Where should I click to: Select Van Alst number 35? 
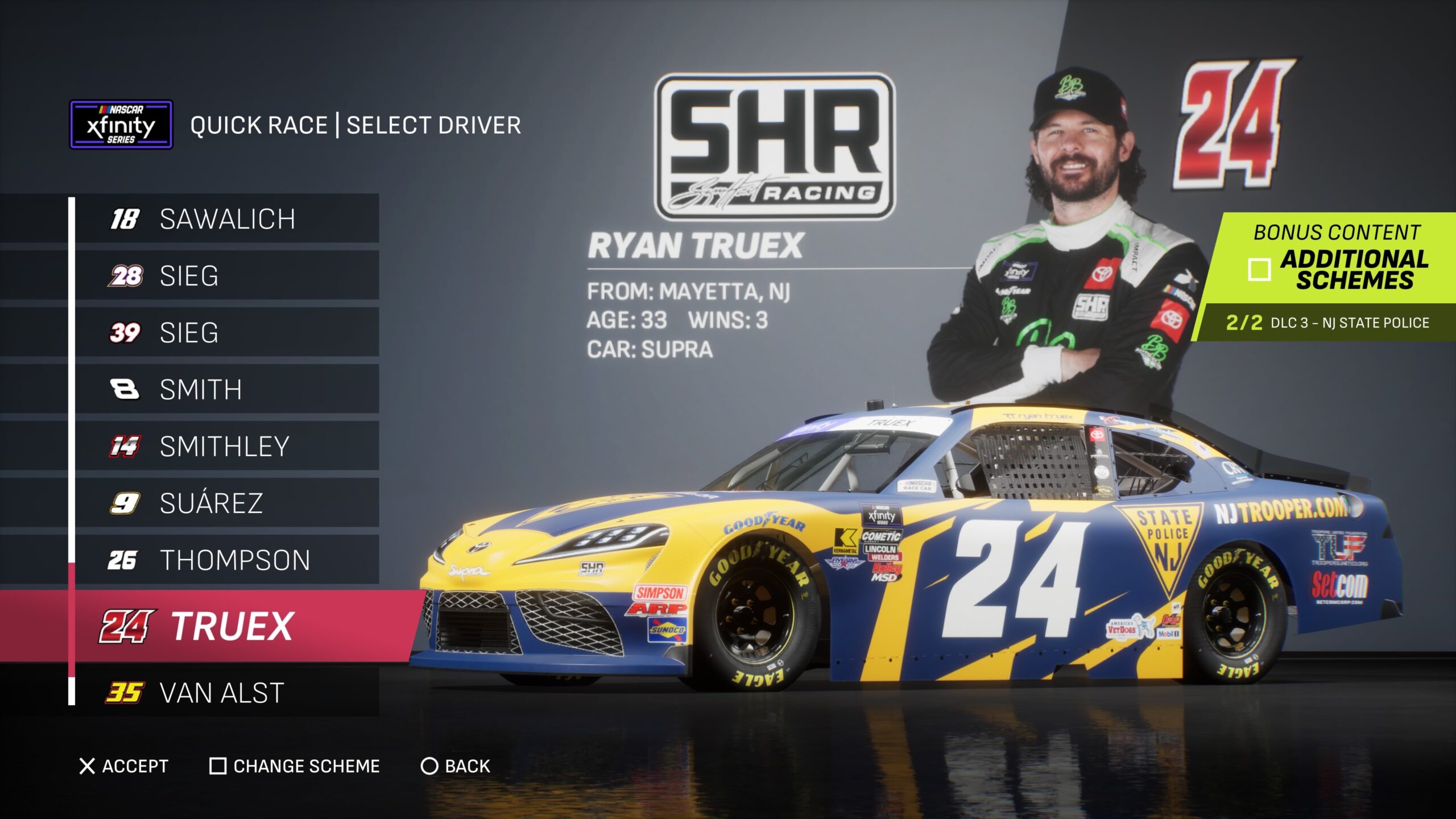[226, 693]
